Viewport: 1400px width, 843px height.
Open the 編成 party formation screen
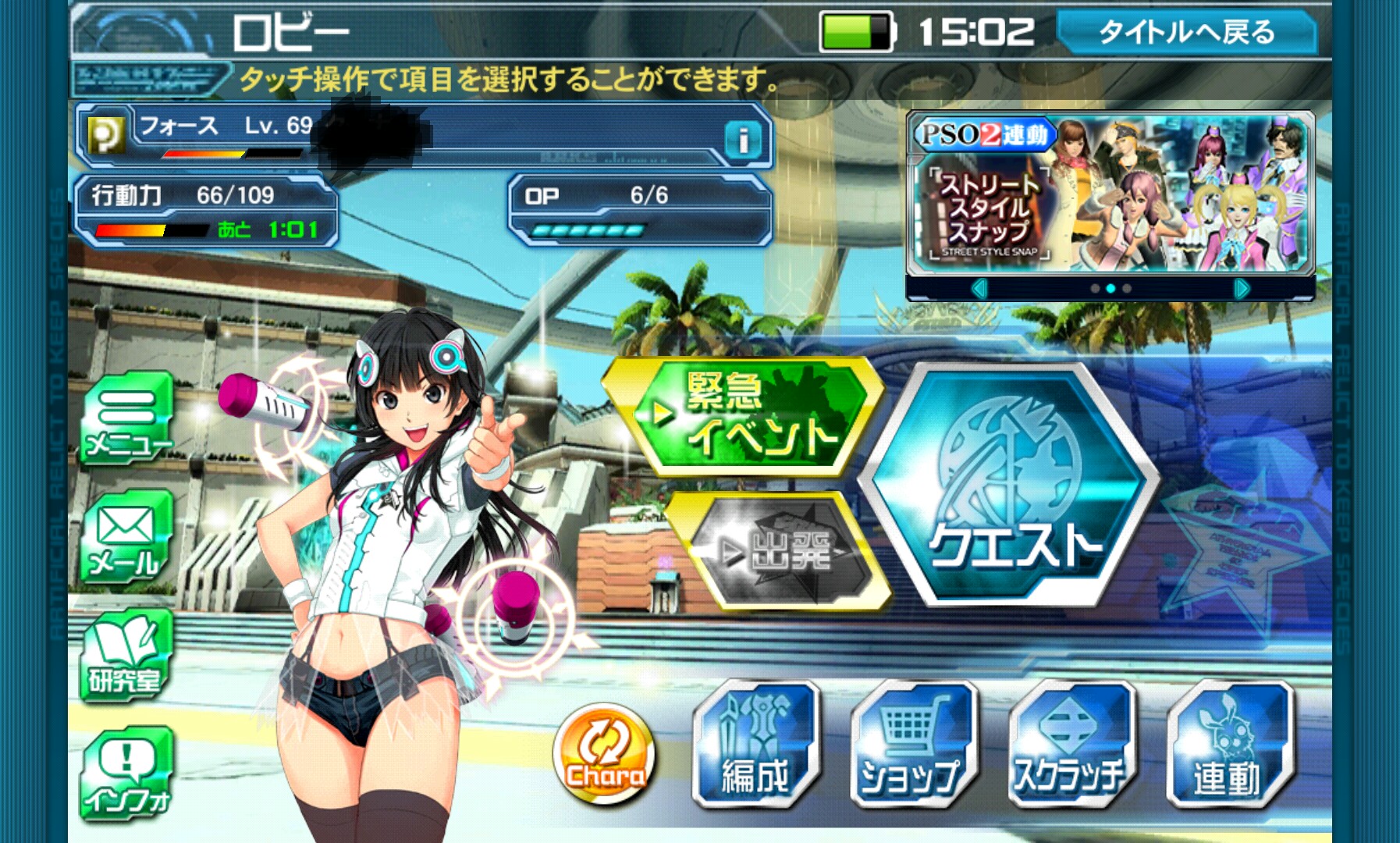tap(755, 745)
